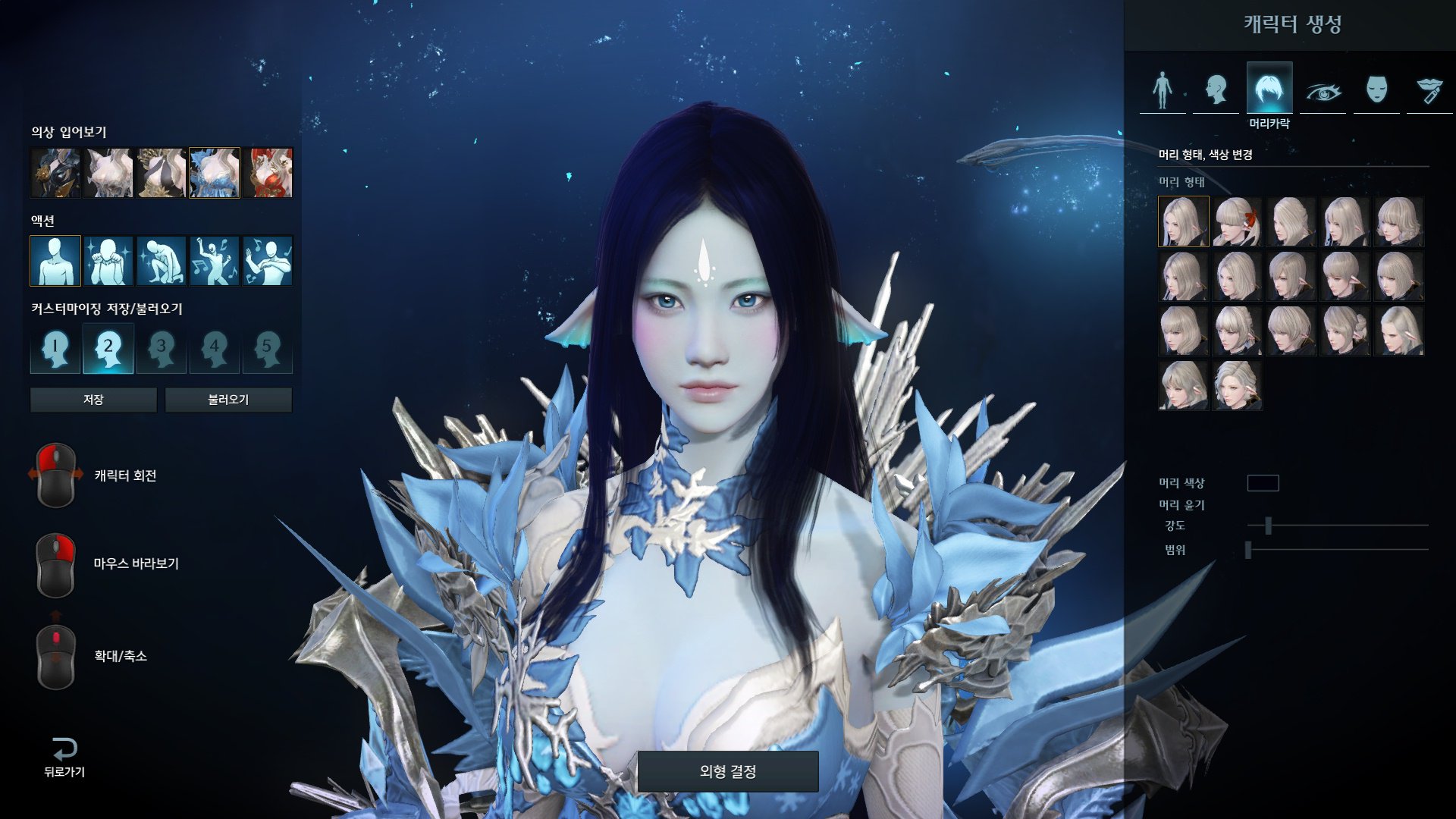Select customization save slot 1
Viewport: 1456px width, 819px height.
(x=55, y=349)
